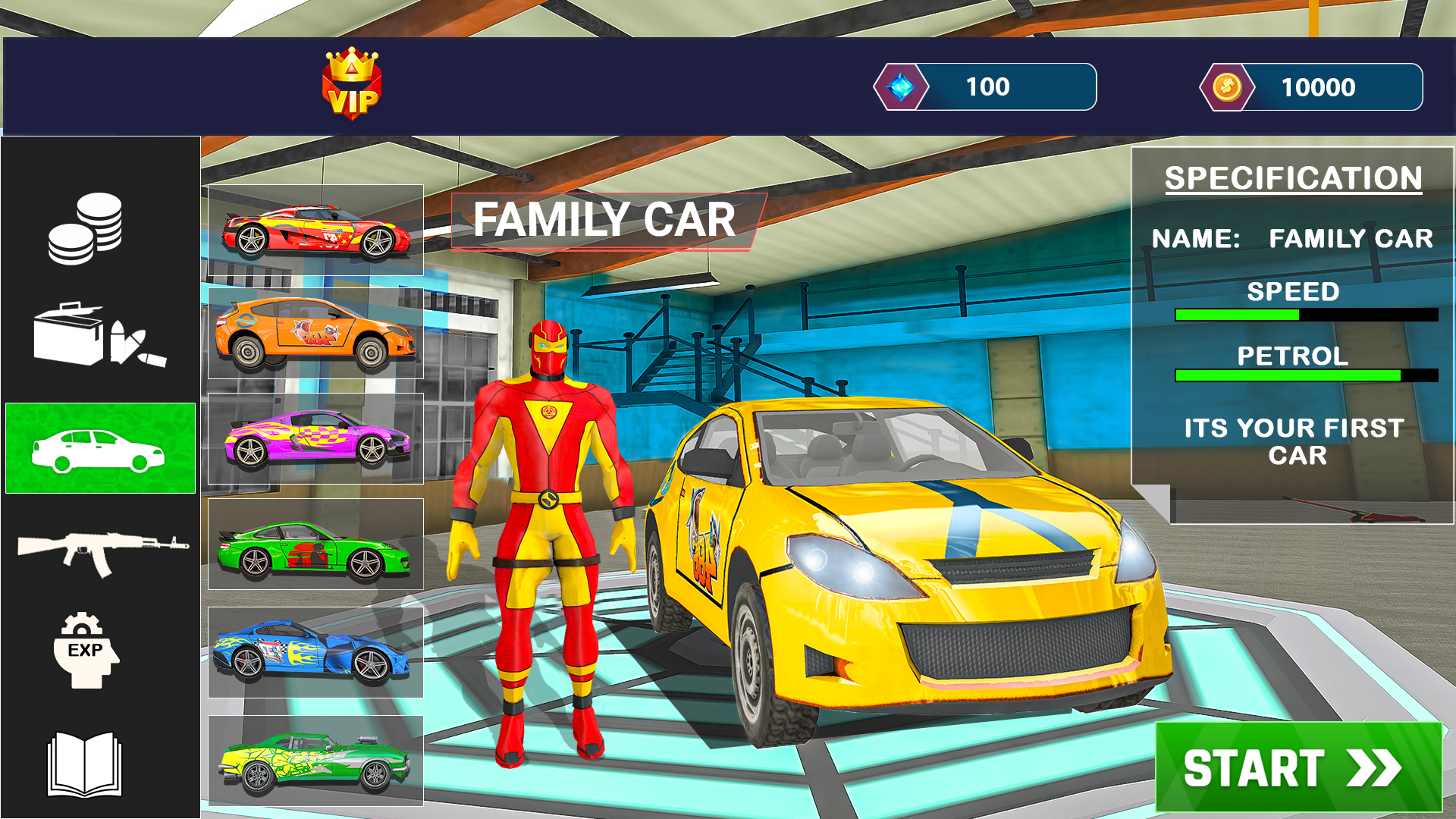This screenshot has width=1456, height=819.
Task: Open the open book tab
Action: 85,764
